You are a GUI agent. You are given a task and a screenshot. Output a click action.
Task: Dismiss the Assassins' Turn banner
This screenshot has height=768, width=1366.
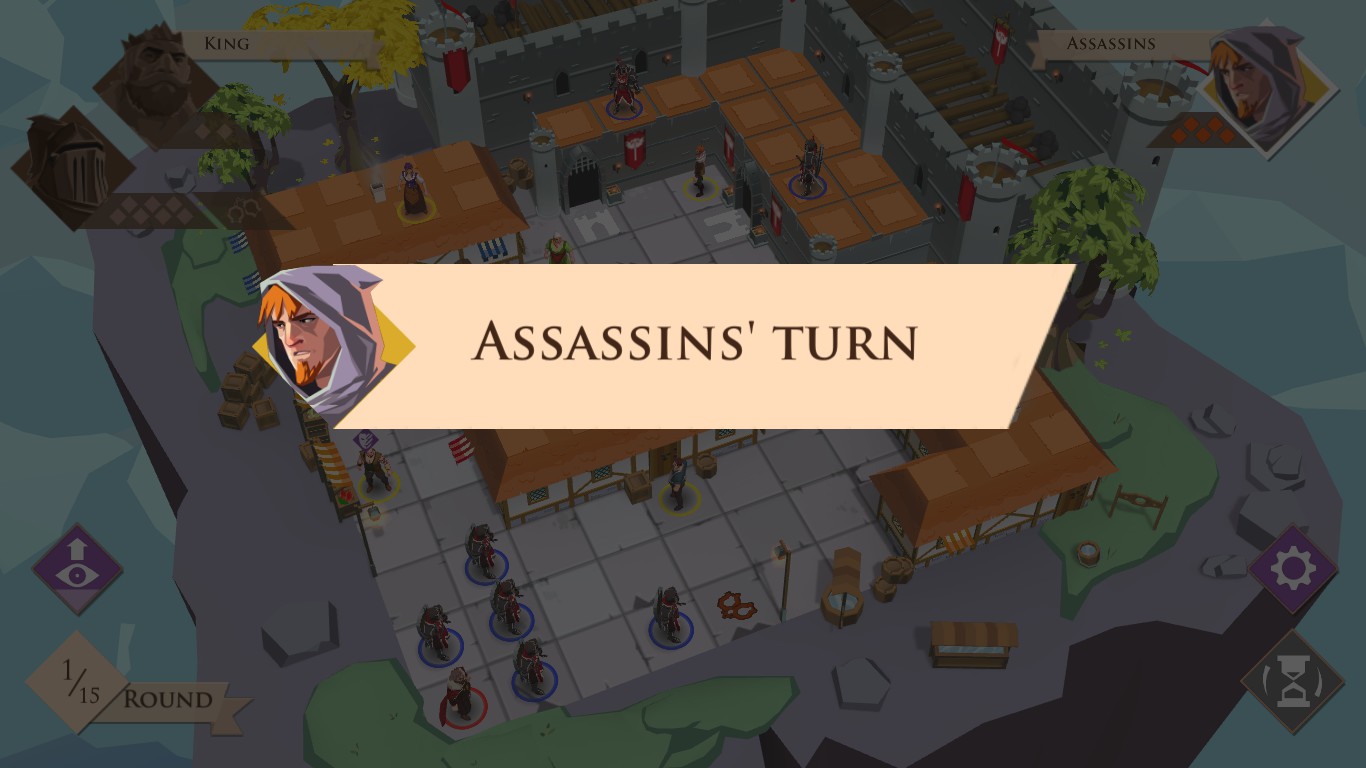(x=693, y=344)
